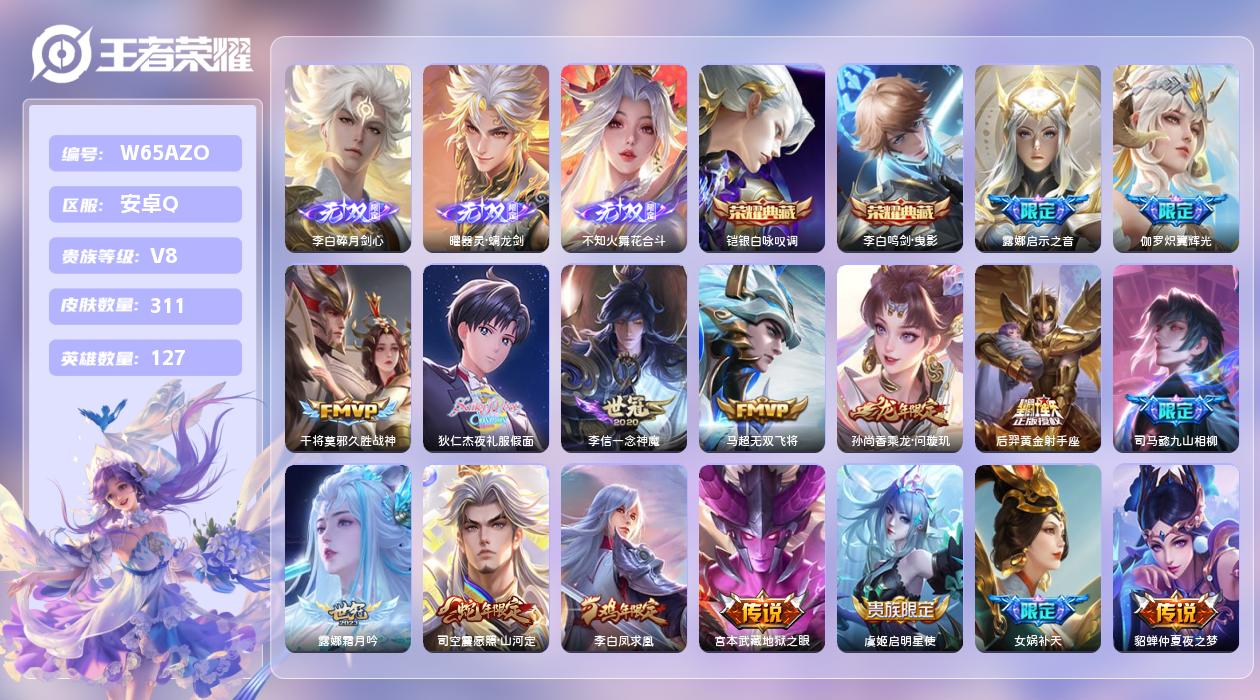Select the 伽罗炽翼辉光 skin card

tap(1175, 158)
